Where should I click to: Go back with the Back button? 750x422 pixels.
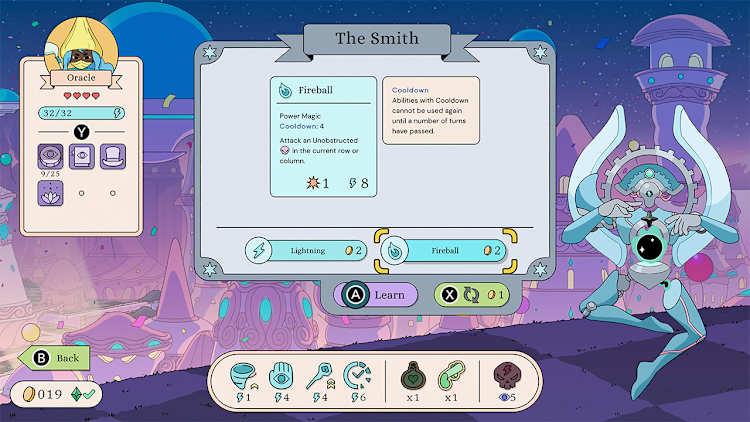point(55,357)
